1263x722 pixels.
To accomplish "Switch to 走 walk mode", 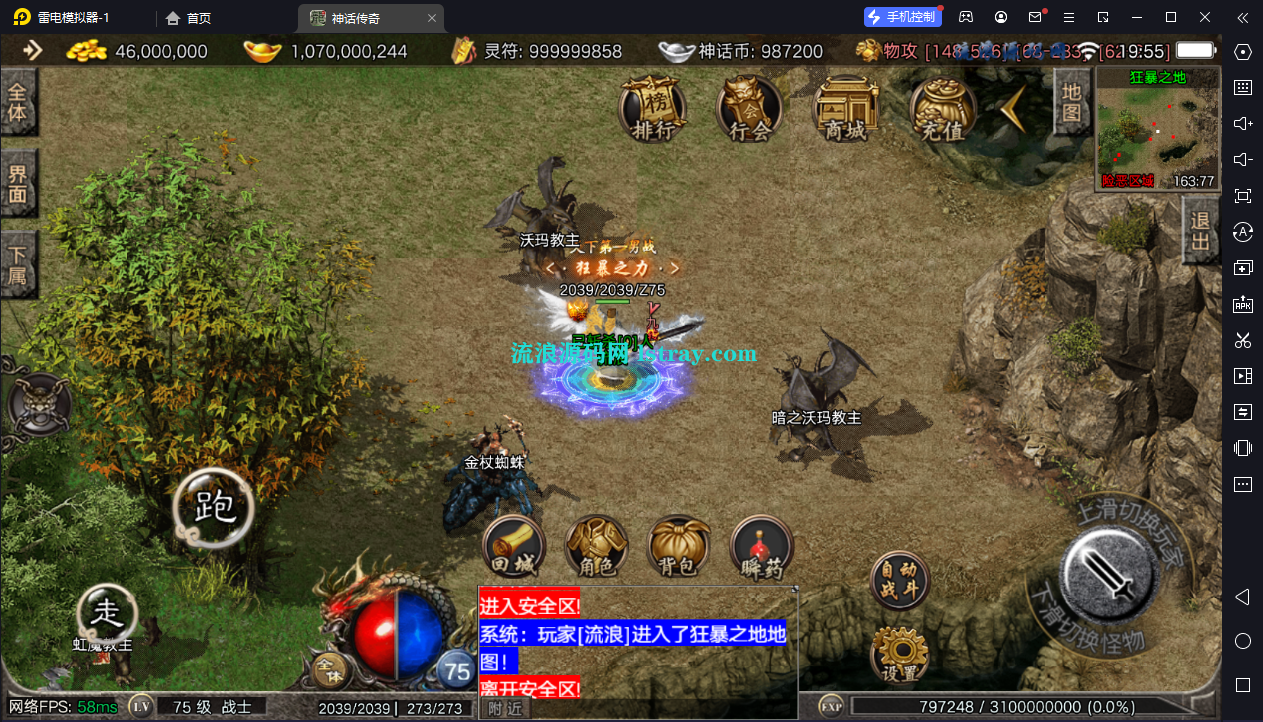I will [x=107, y=611].
